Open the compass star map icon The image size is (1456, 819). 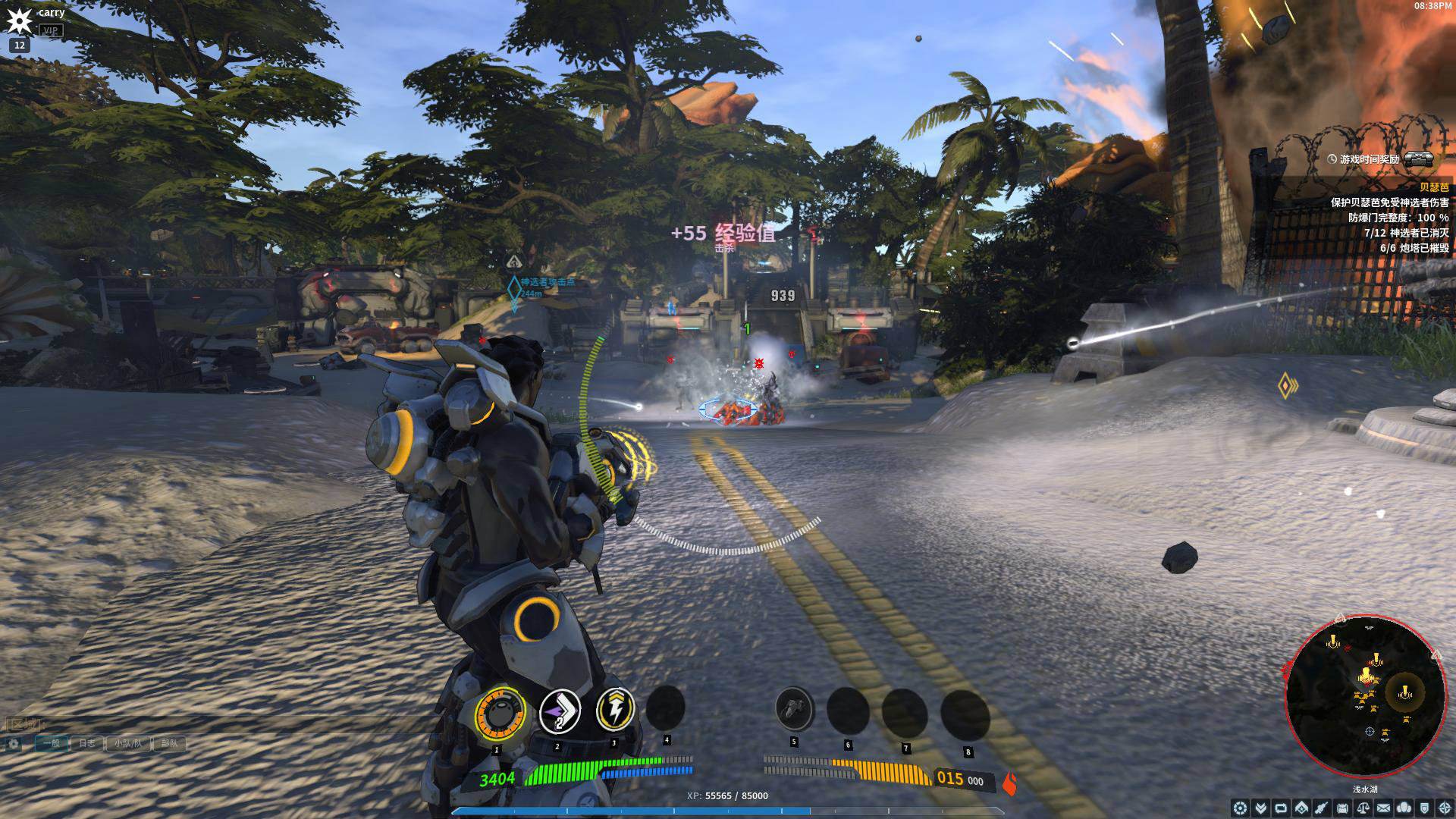[1445, 808]
